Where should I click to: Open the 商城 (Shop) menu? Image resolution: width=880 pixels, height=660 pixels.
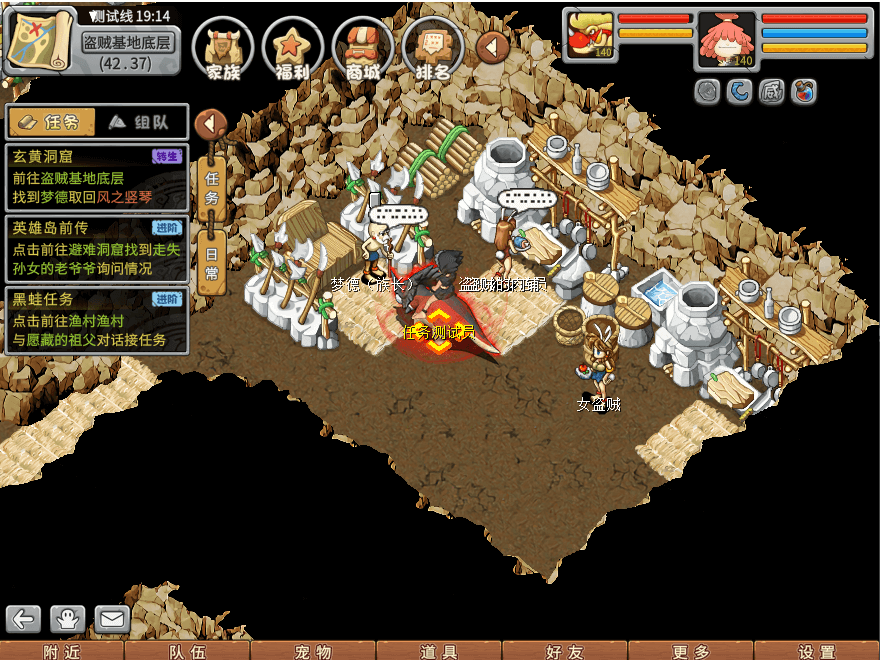pyautogui.click(x=363, y=48)
